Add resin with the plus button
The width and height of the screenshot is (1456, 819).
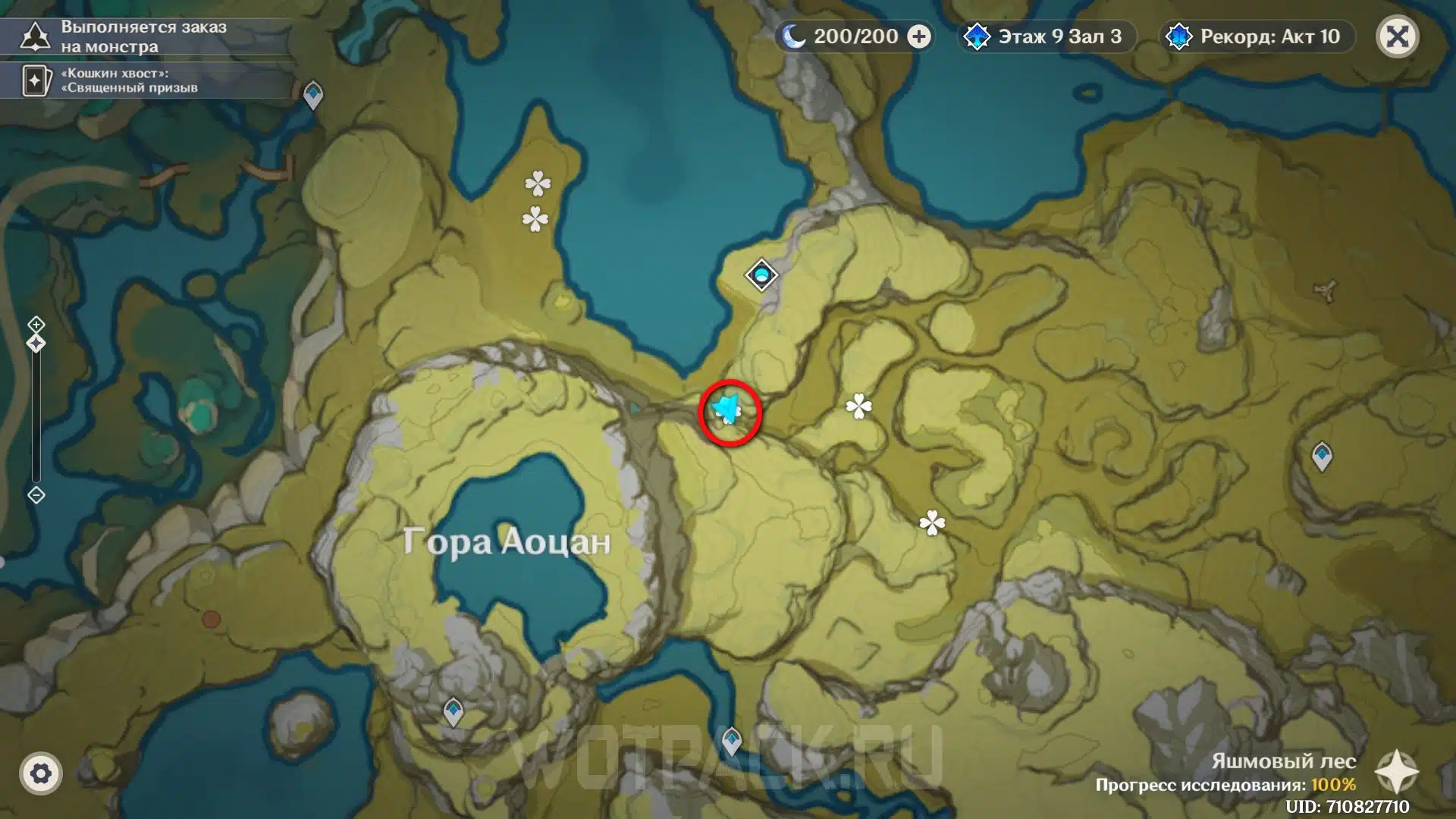(919, 36)
